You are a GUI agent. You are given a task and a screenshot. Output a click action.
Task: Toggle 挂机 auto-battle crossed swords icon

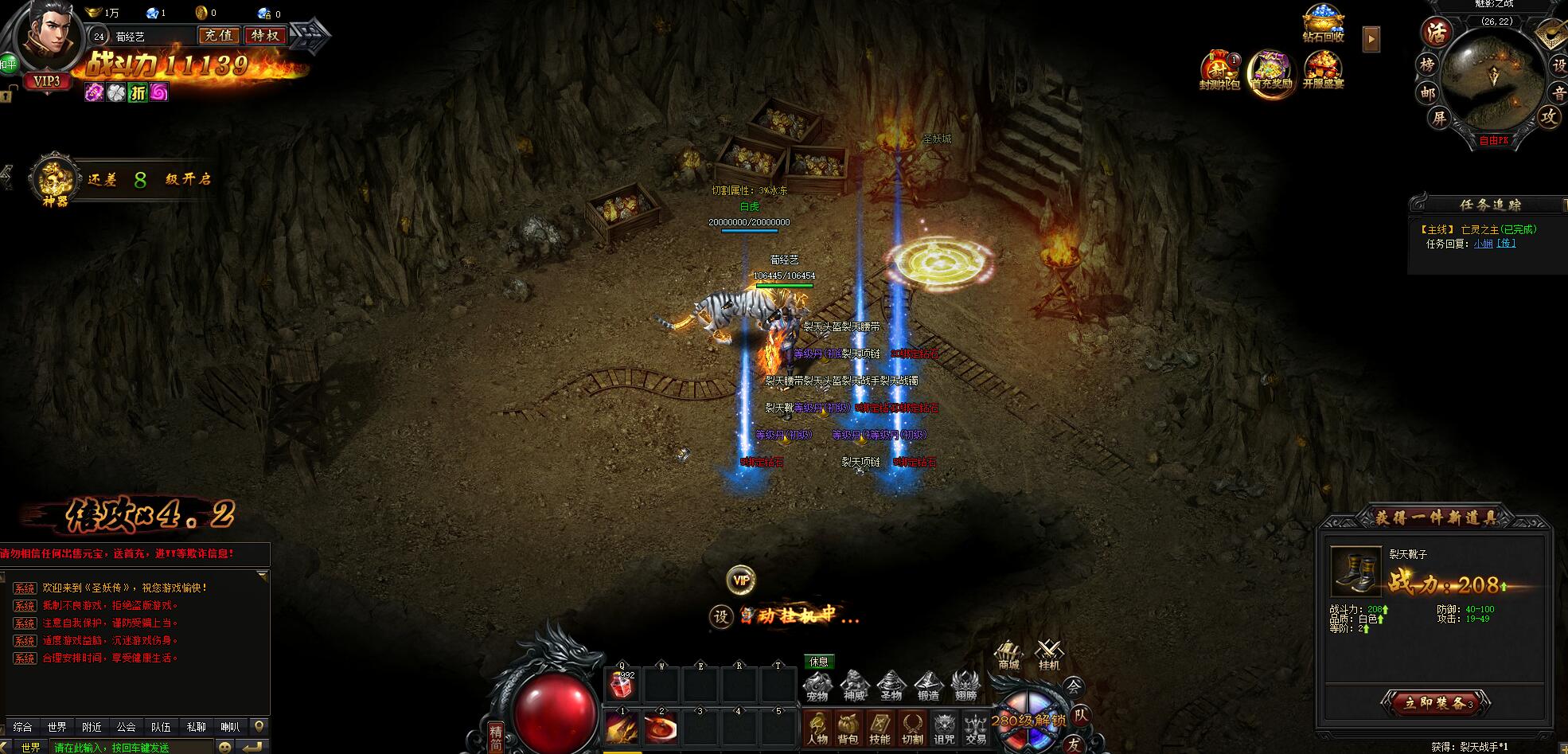click(x=1049, y=656)
